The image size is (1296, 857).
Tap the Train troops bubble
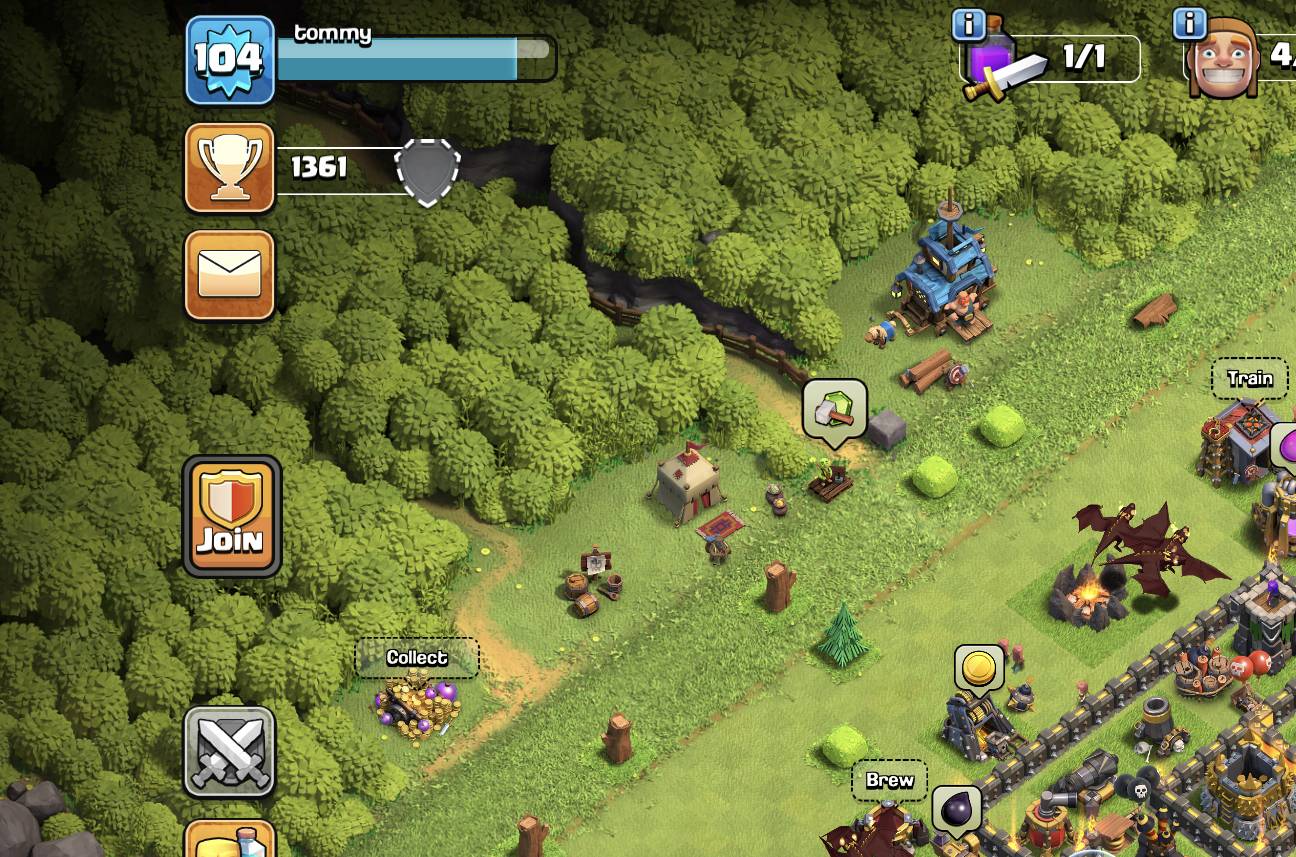click(1250, 378)
